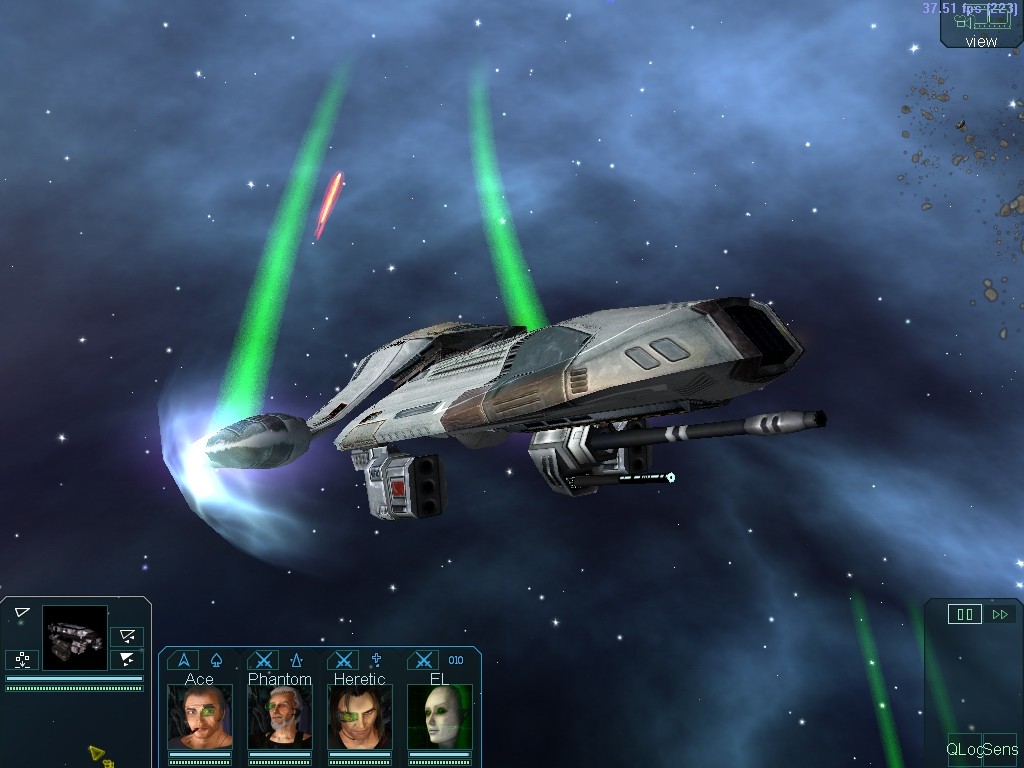Click the formation squares icon beside mothership

(x=22, y=659)
